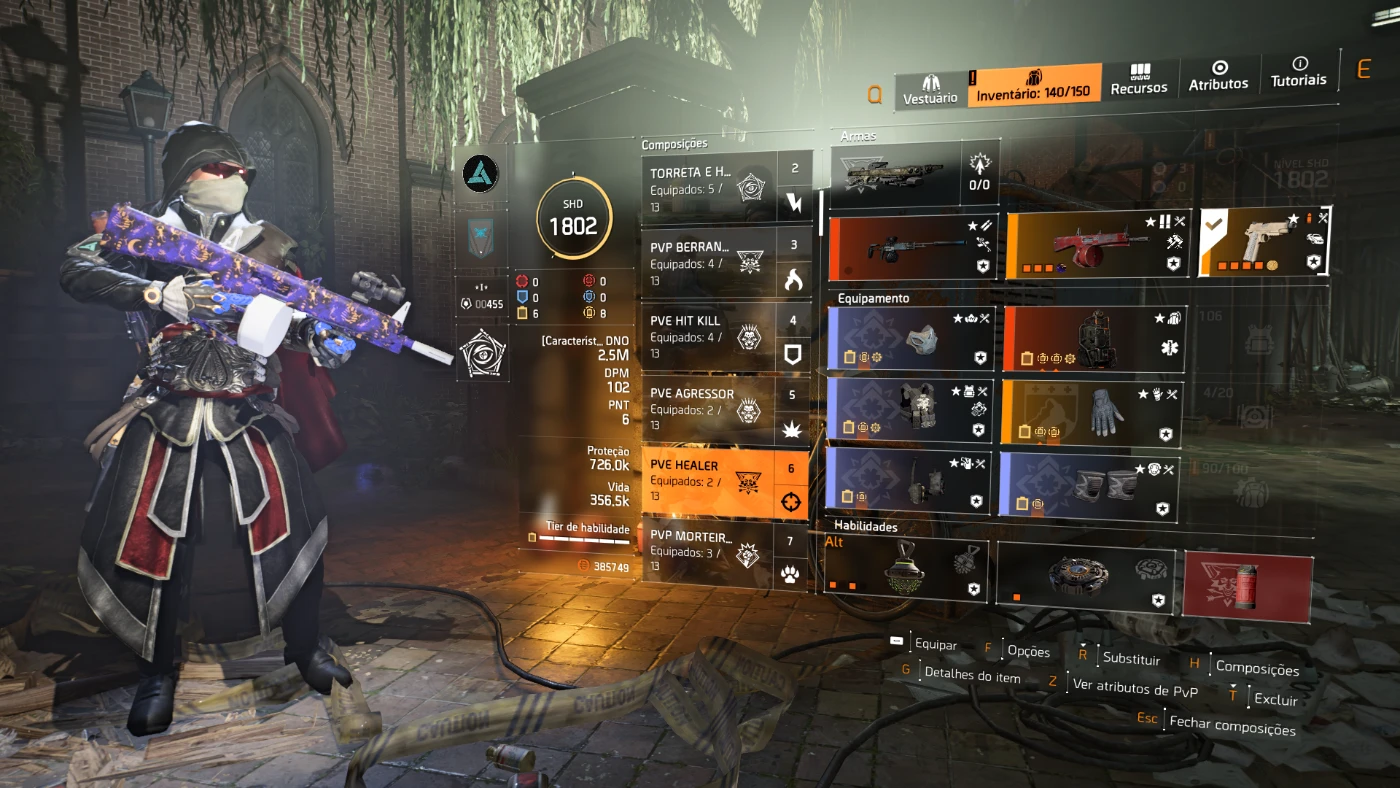Select the gloves equipment slot
The image size is (1400, 788).
(1091, 412)
